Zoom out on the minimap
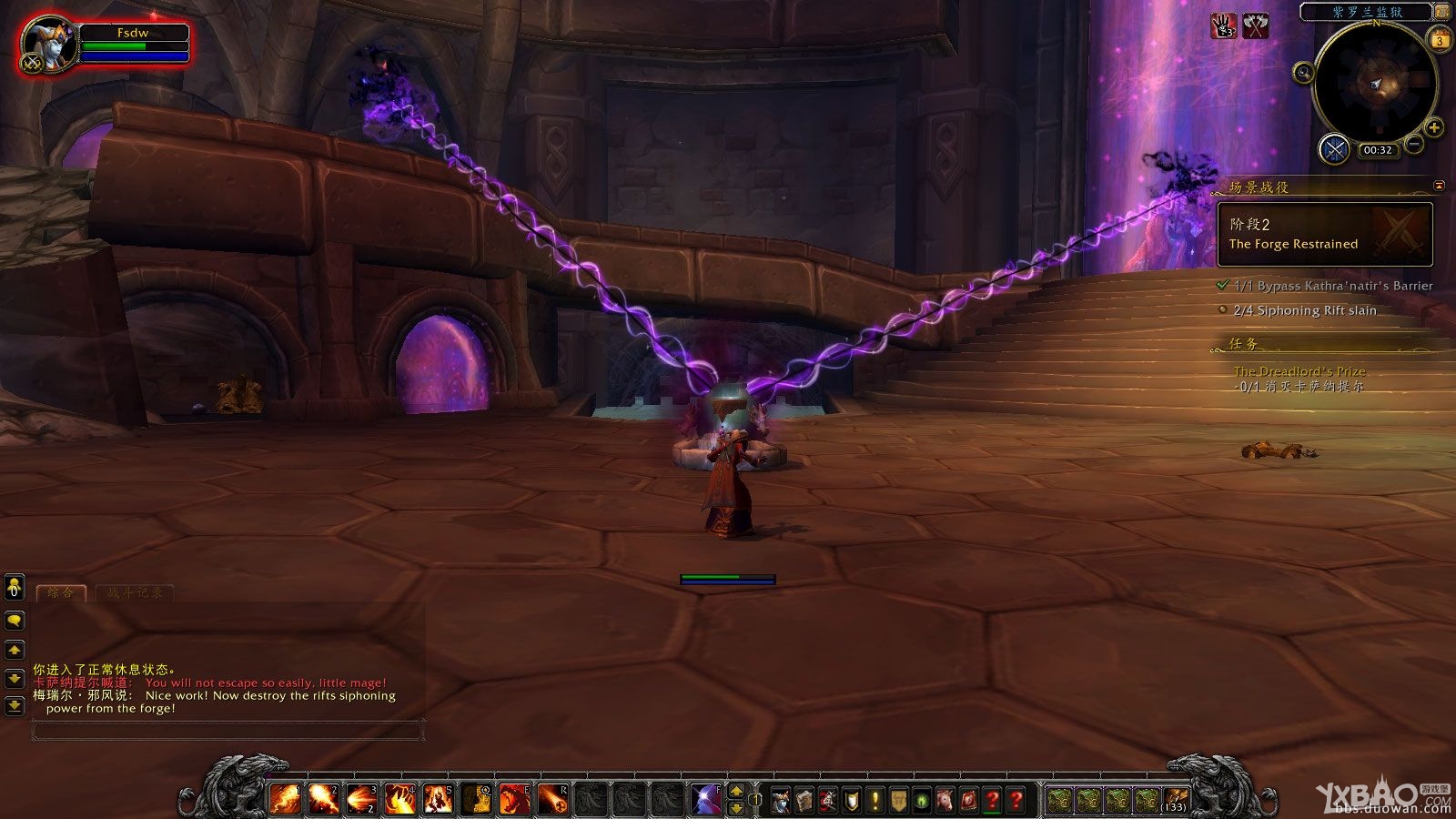Viewport: 1456px width, 819px height. tap(1413, 144)
